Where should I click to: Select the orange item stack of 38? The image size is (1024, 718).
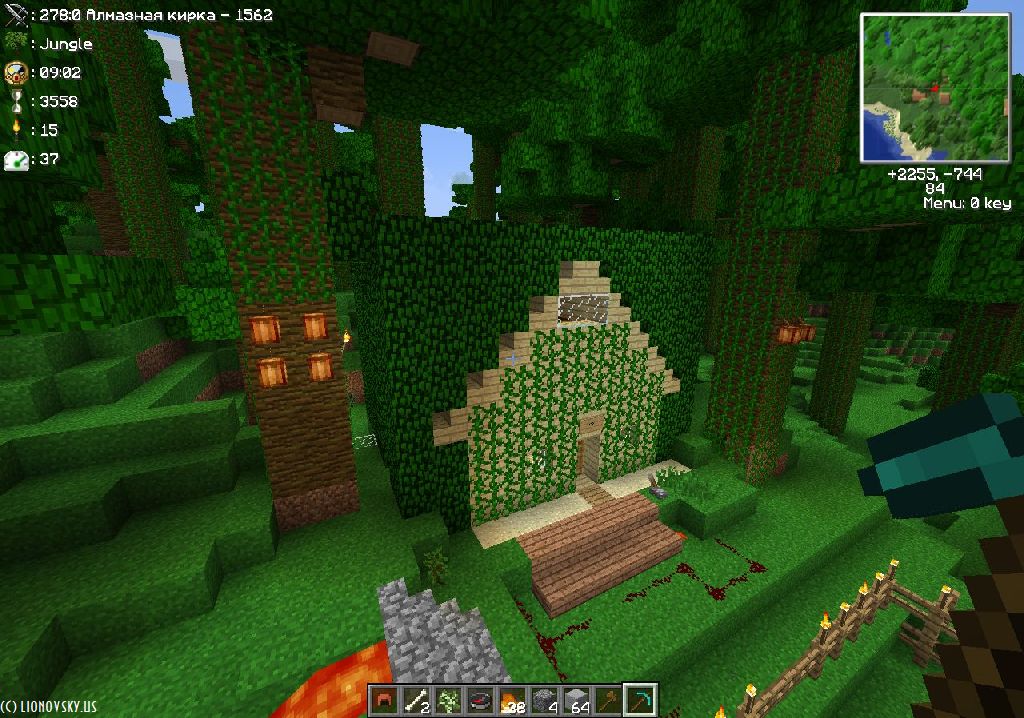click(x=511, y=700)
